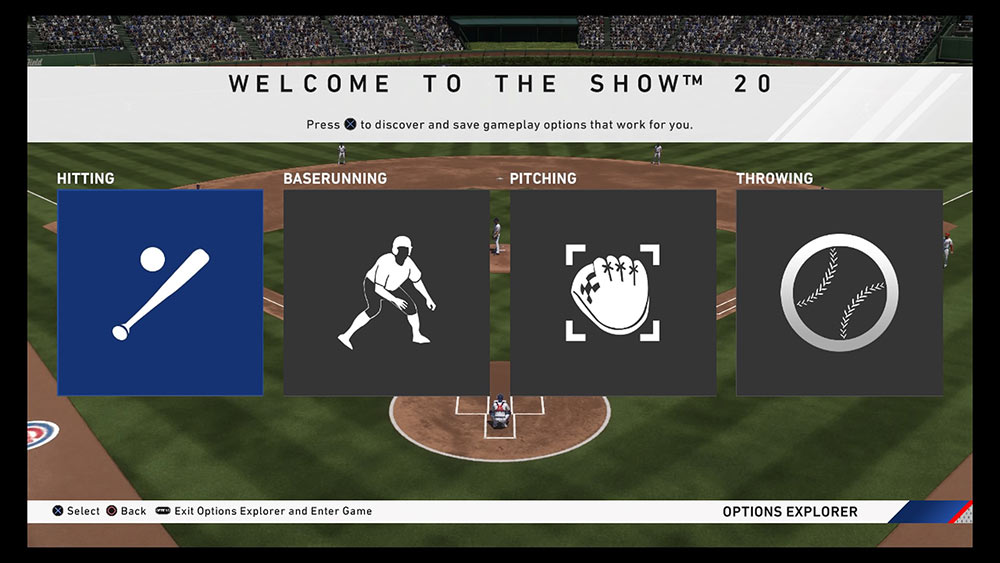Choose the Pitching glove tile
Screen dimensions: 1000x563
point(613,292)
